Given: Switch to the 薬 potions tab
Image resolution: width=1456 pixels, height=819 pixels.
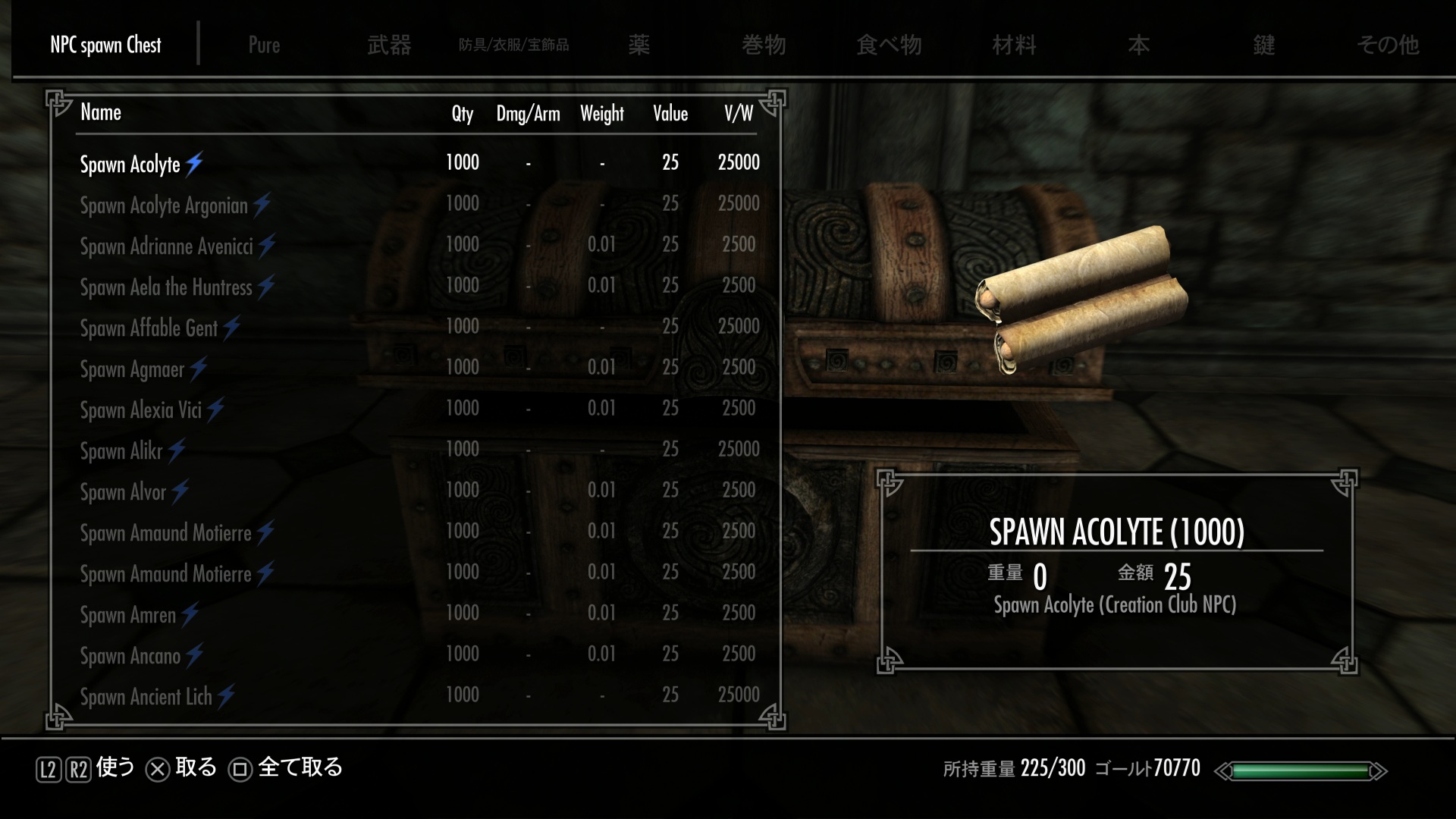Looking at the screenshot, I should 639,45.
